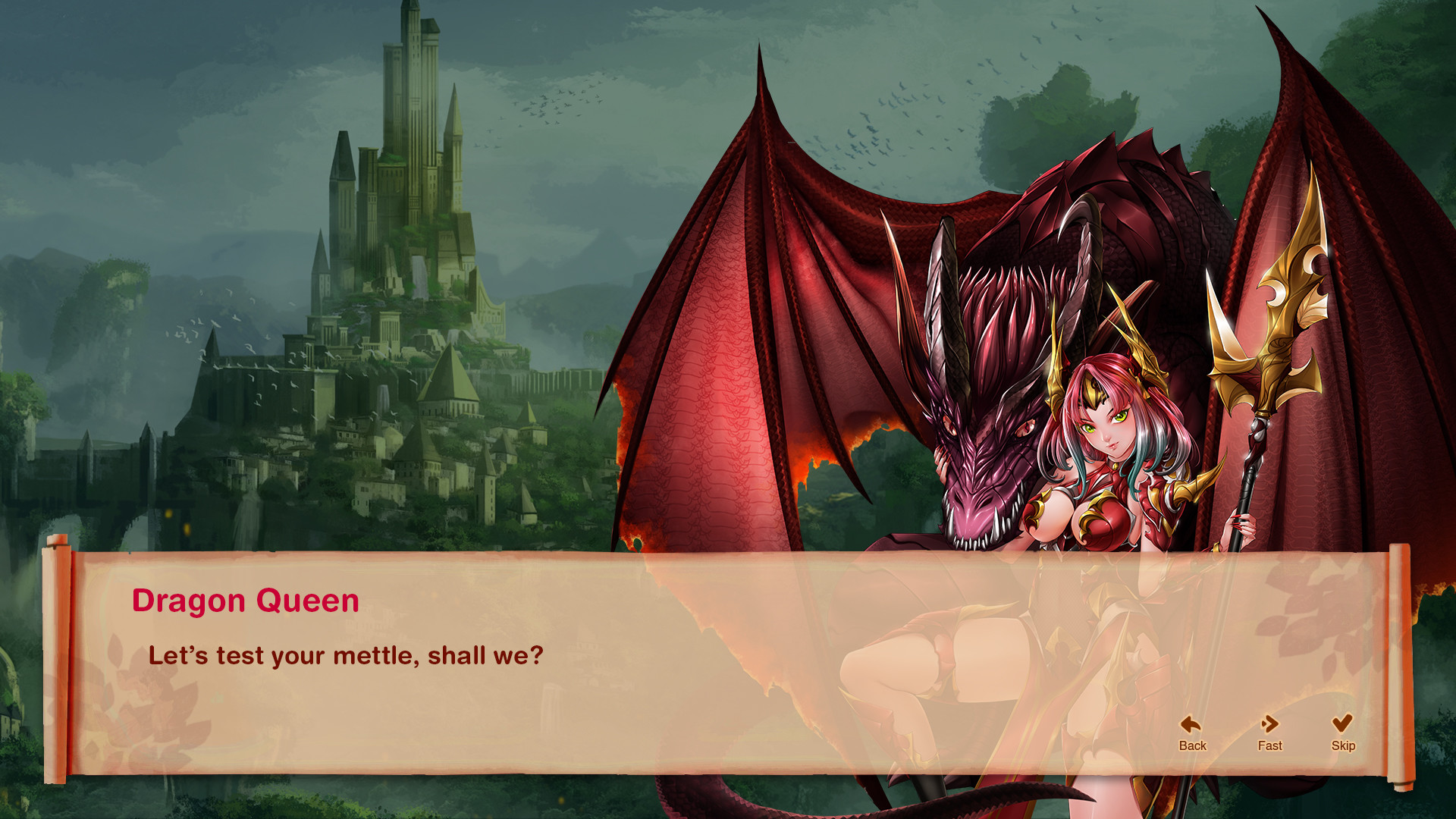Expand the dialogue scroll banner
Screen dimensions: 1456x819
720,660
